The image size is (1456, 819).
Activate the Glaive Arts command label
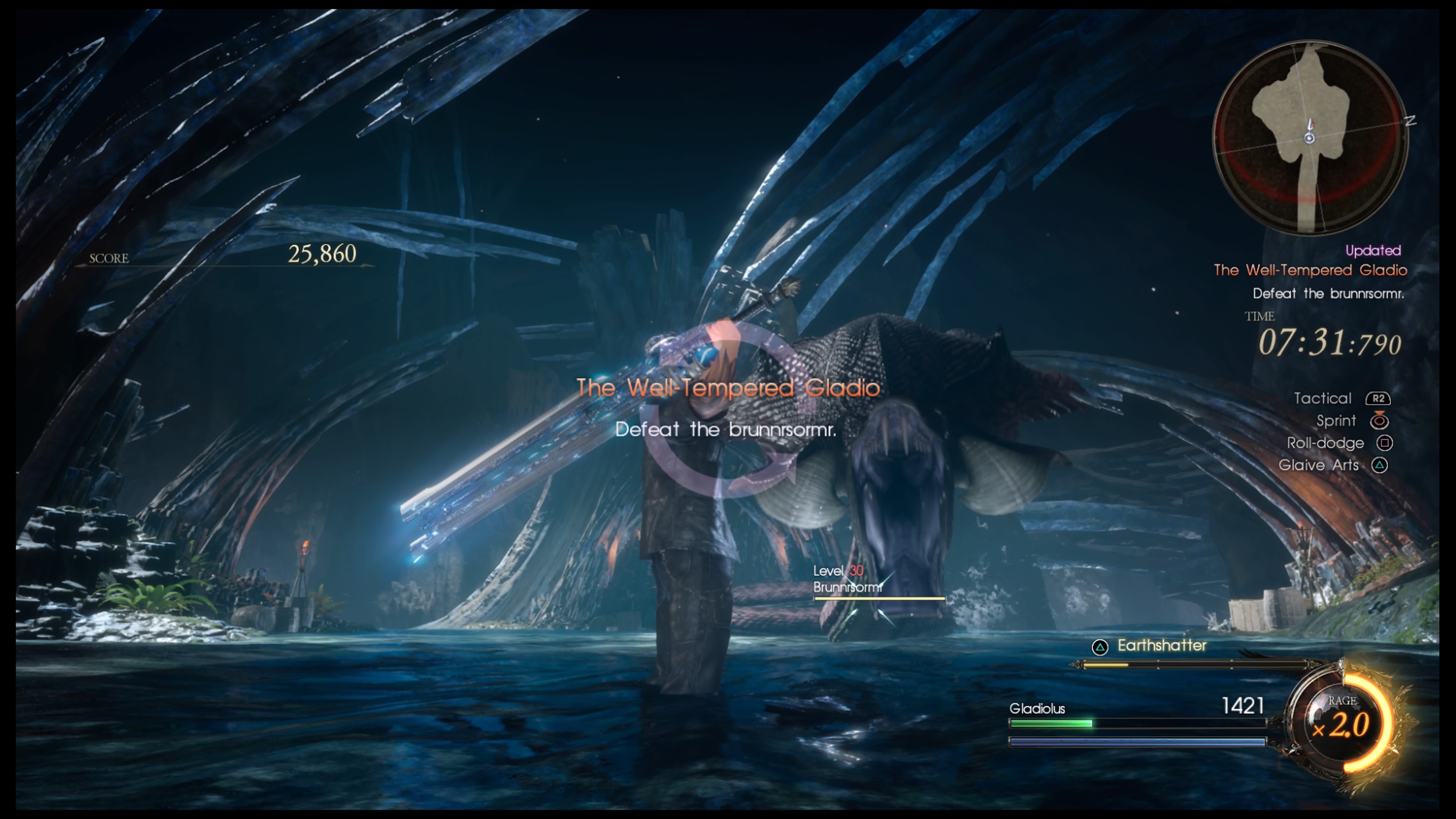click(x=1318, y=465)
